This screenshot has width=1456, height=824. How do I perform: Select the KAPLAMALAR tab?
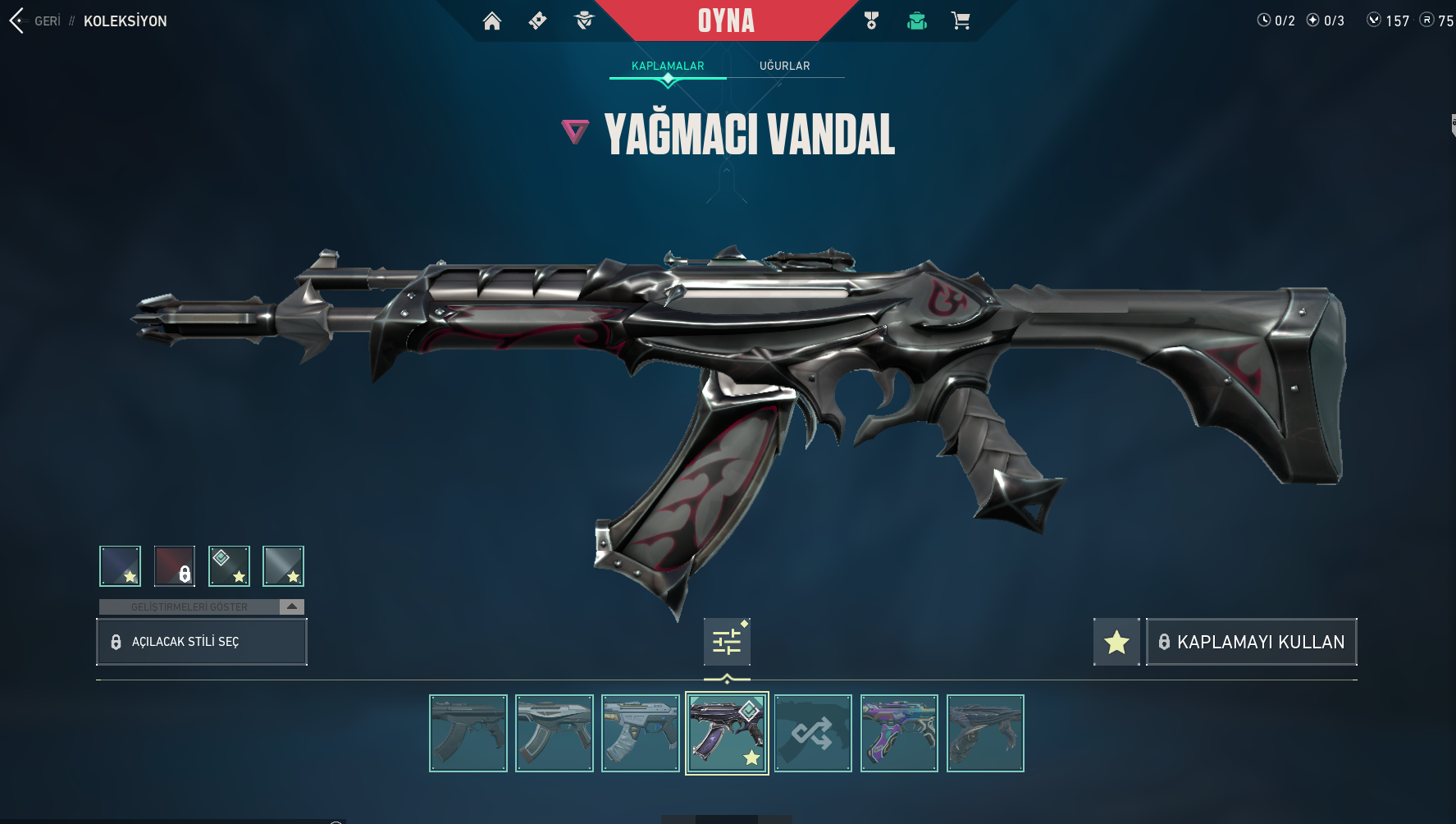[x=668, y=66]
